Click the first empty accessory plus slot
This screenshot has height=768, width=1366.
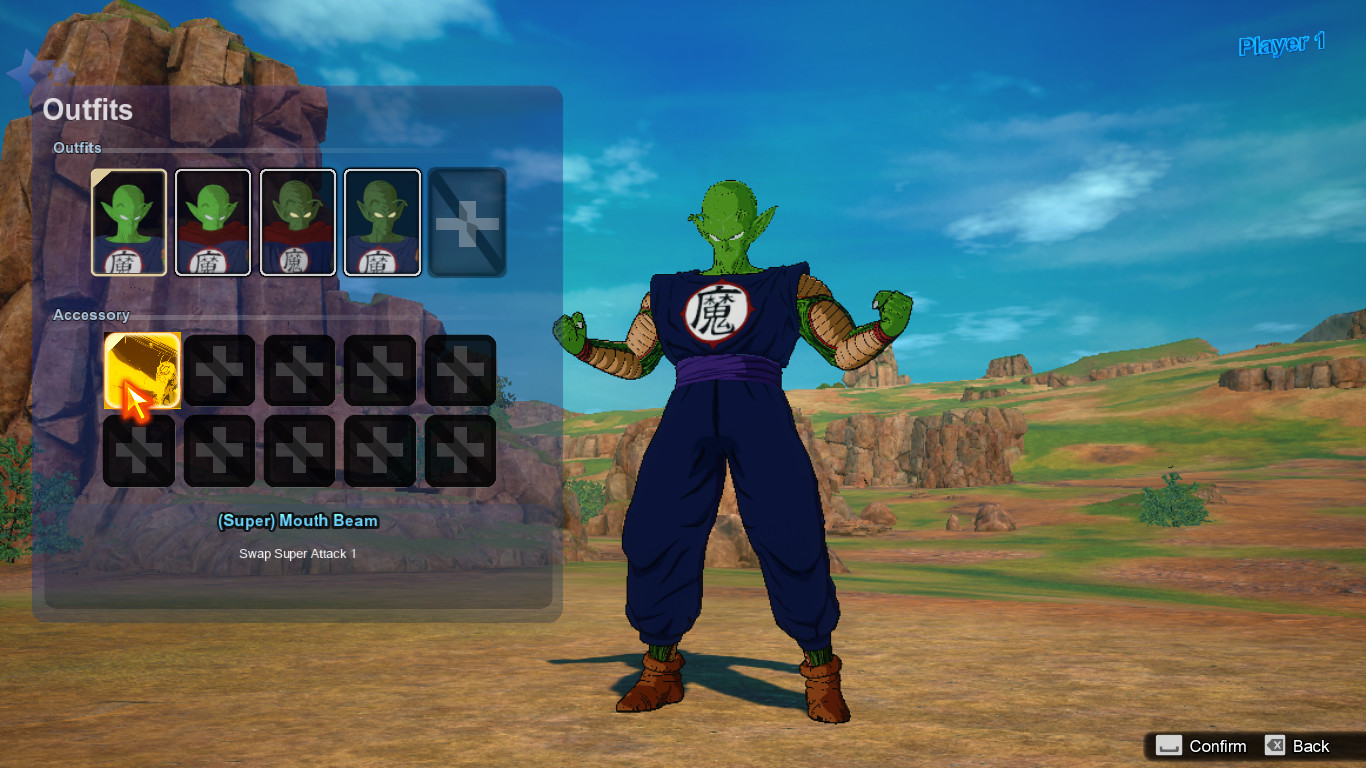[219, 370]
